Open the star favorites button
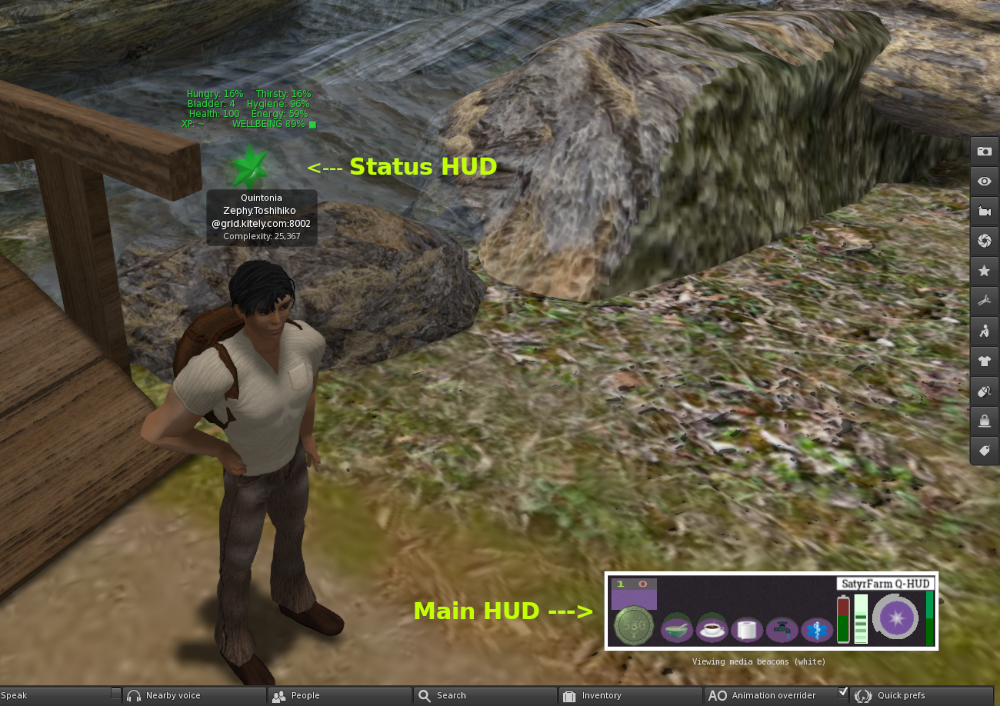This screenshot has width=1000, height=706. coord(985,271)
